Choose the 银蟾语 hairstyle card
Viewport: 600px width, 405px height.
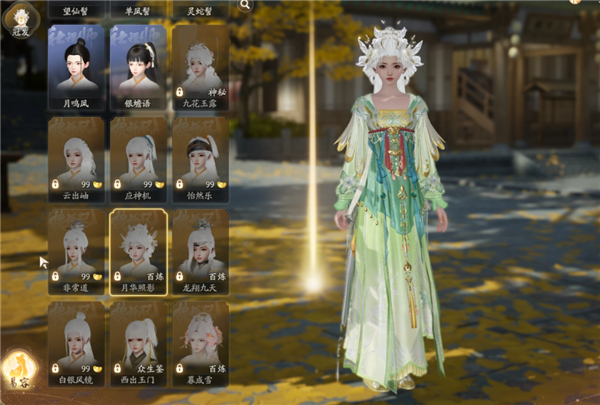(138, 65)
